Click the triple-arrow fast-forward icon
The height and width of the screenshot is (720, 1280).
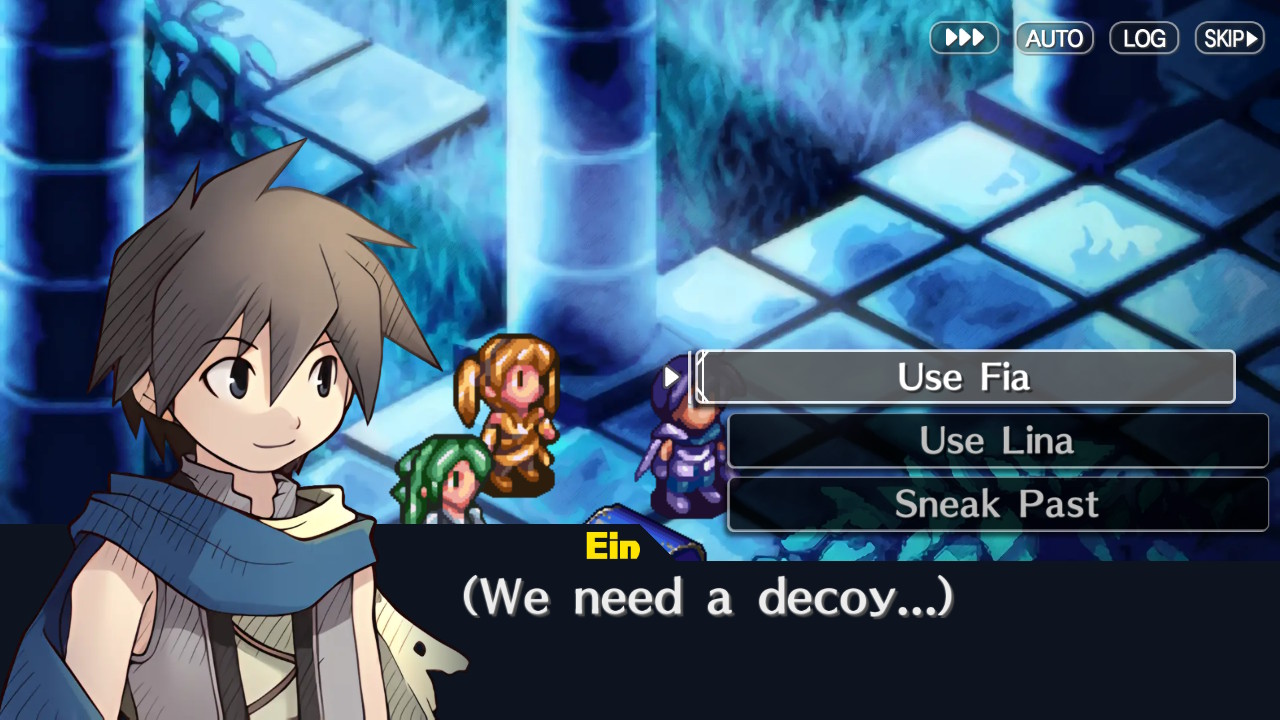coord(963,38)
